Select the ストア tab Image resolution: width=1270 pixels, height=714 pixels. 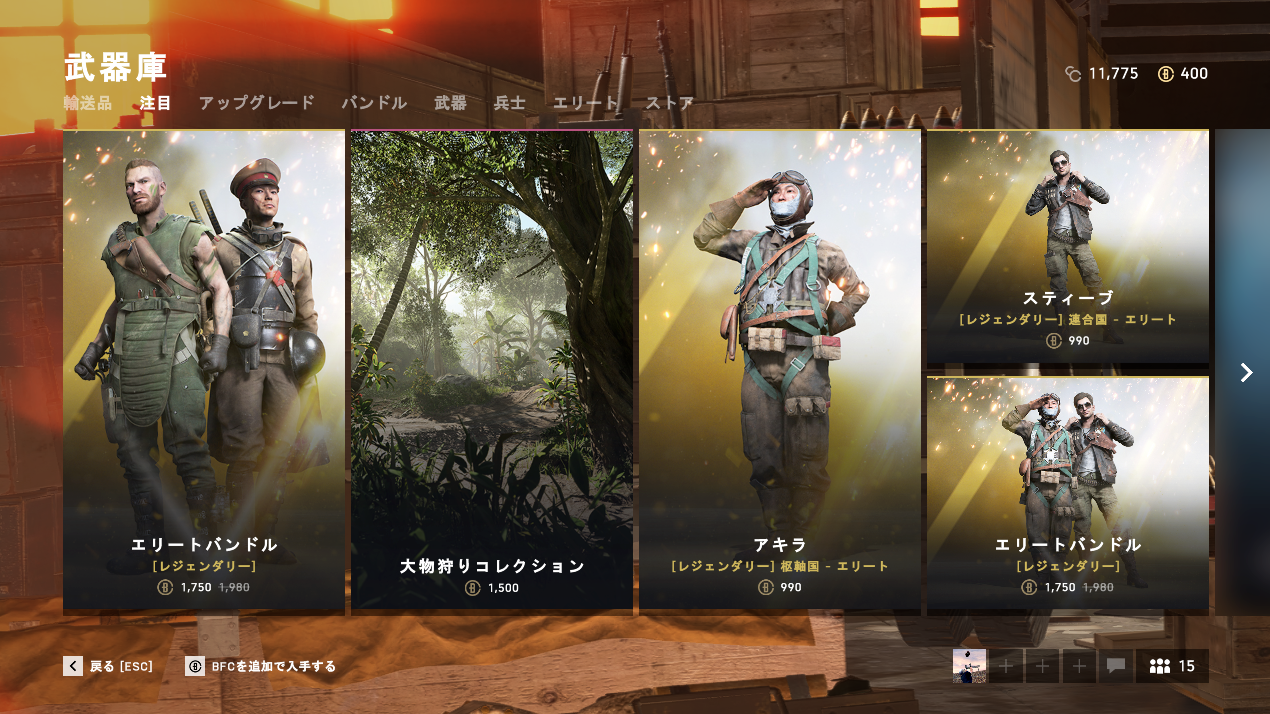[x=669, y=103]
